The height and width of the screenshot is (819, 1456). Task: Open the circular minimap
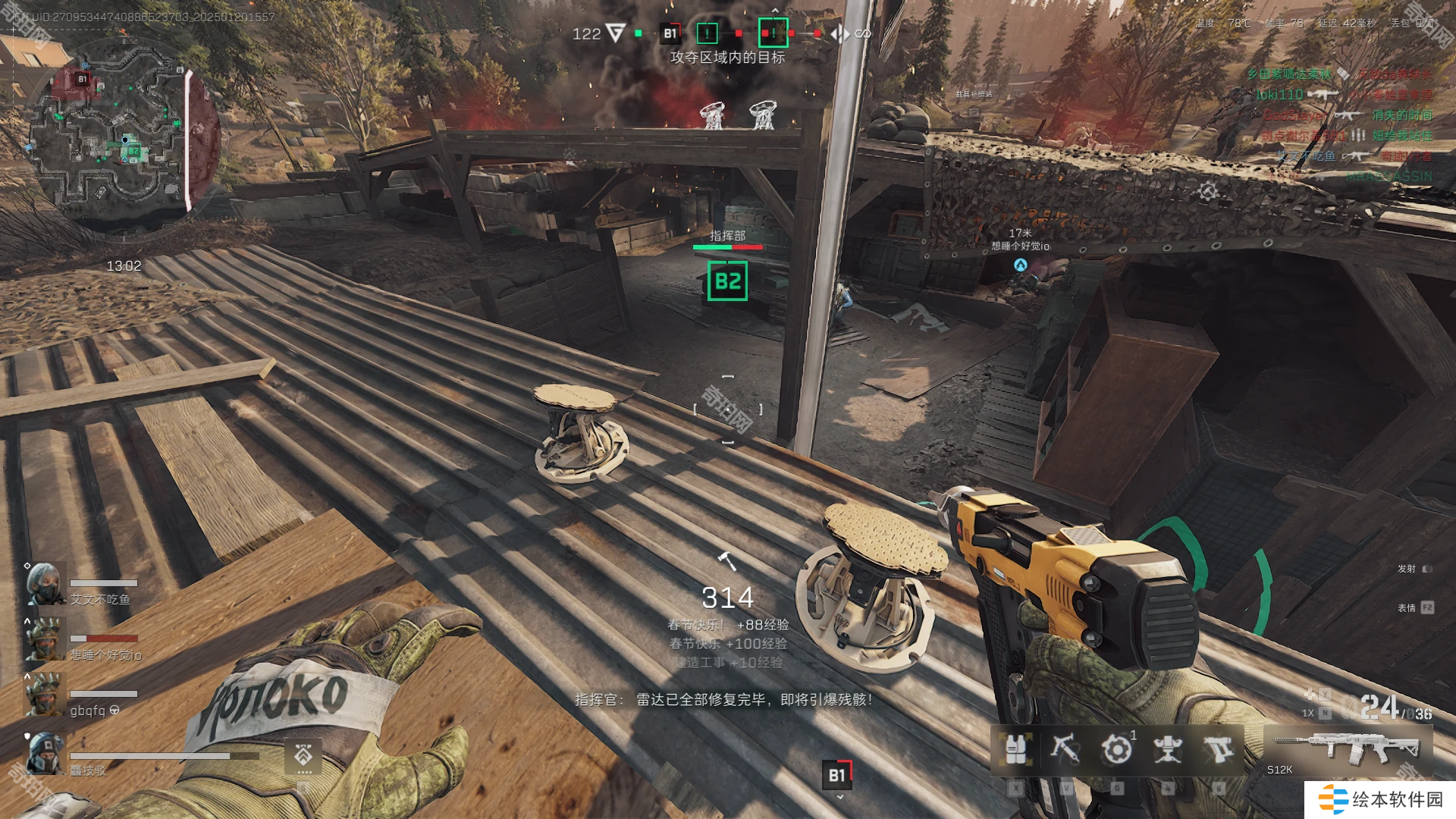121,136
